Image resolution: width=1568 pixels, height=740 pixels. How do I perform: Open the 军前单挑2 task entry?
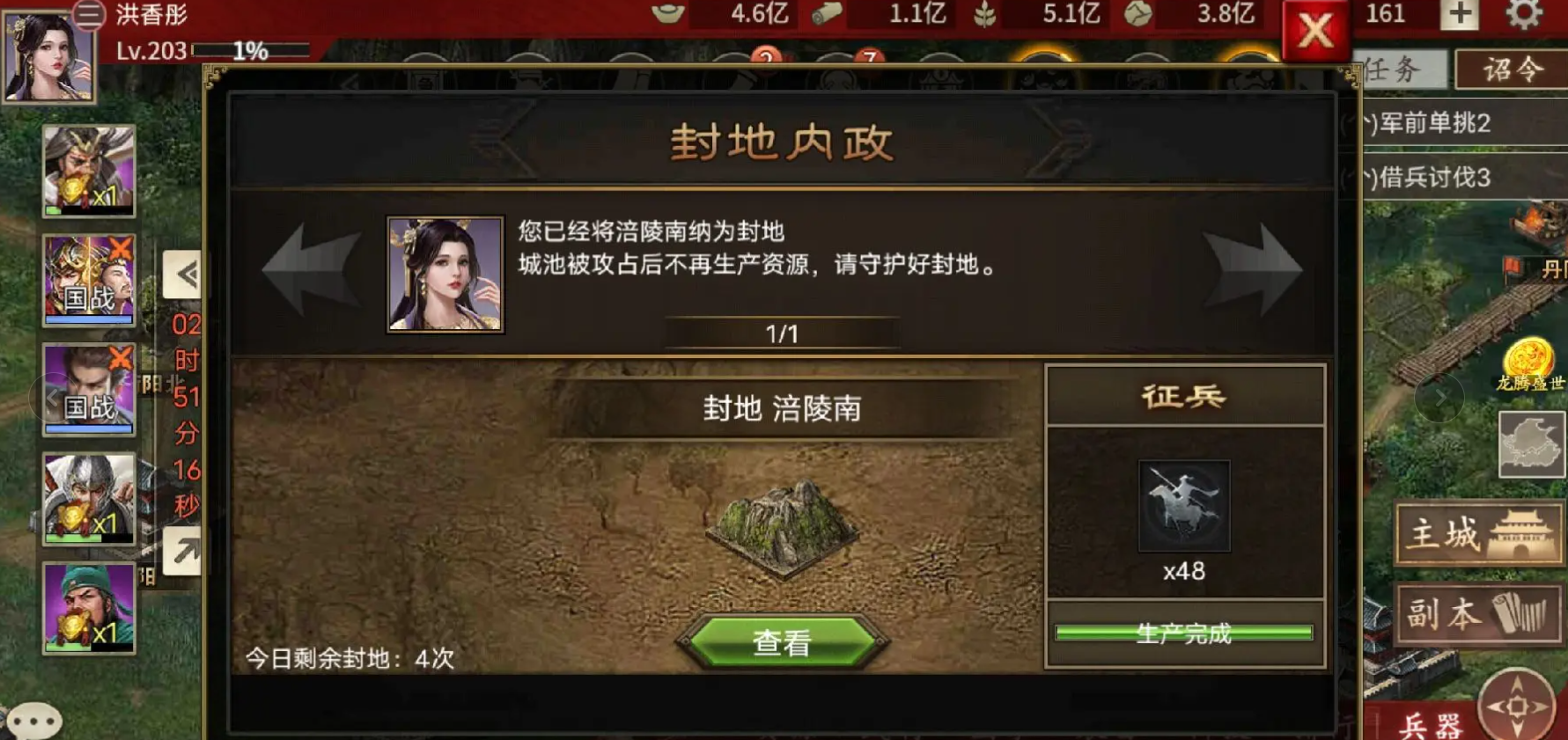click(1426, 124)
